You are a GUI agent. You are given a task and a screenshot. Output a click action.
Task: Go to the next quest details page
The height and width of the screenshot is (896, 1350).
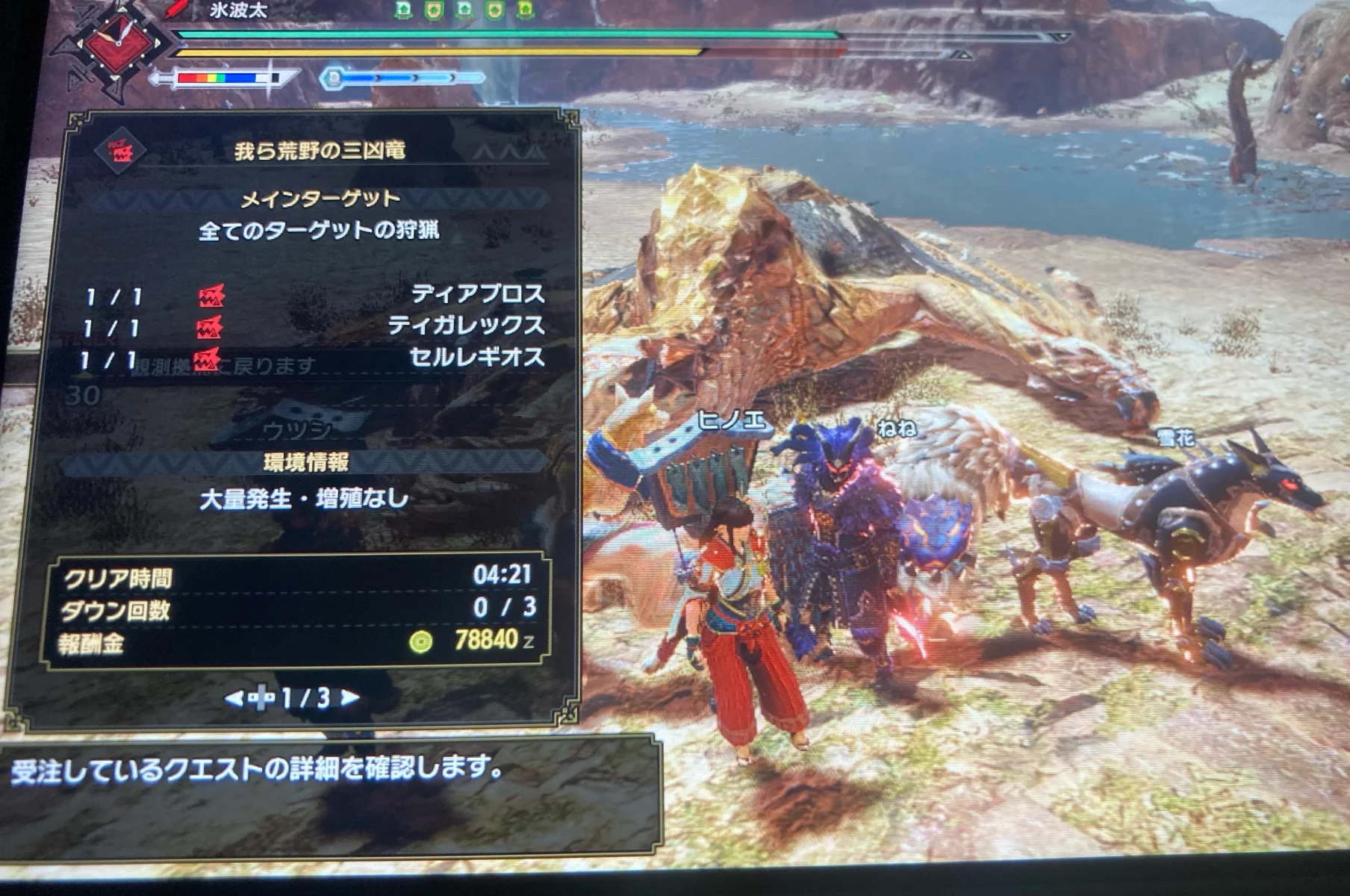pos(349,698)
